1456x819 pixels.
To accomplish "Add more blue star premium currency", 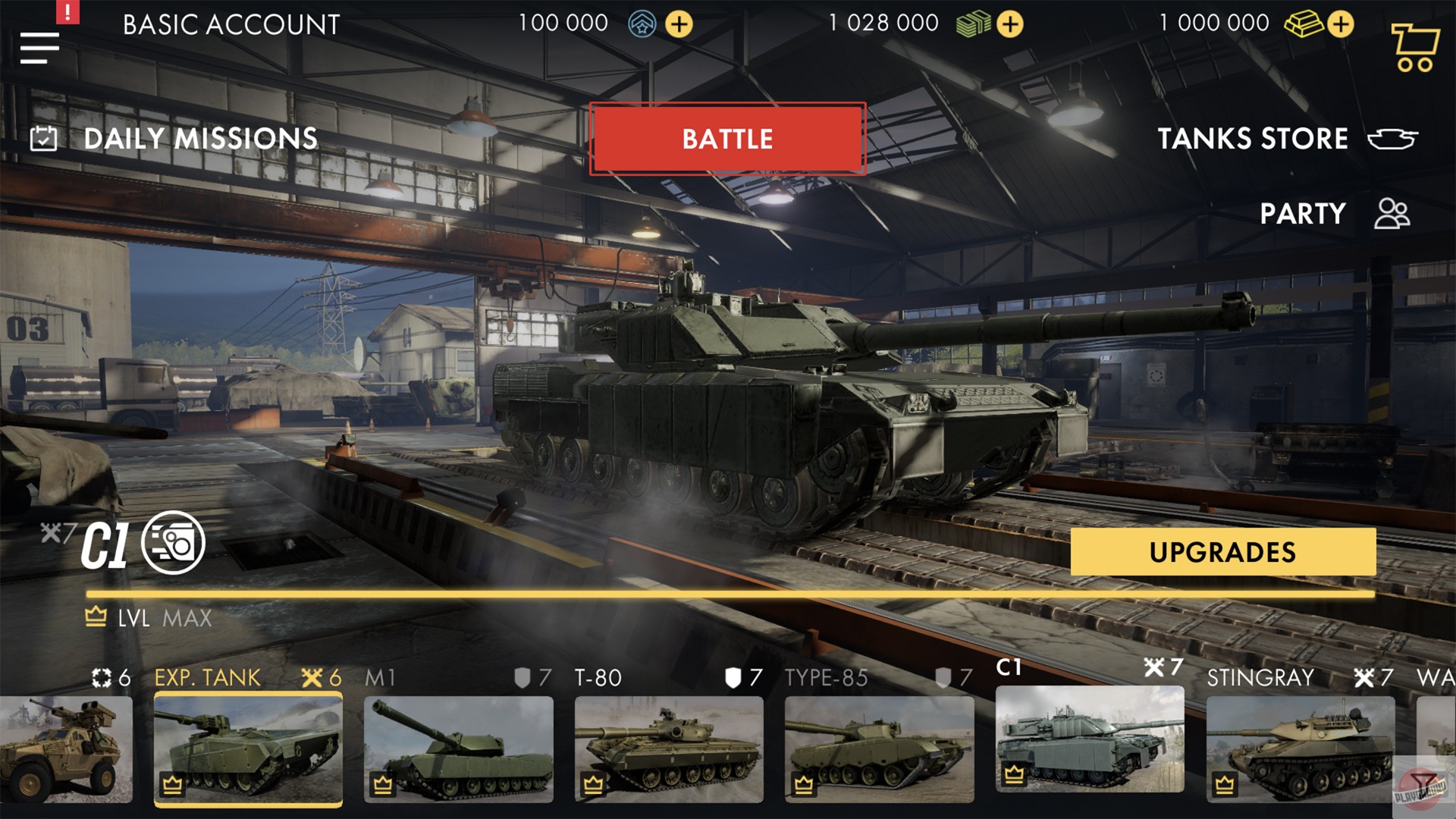I will coord(680,24).
